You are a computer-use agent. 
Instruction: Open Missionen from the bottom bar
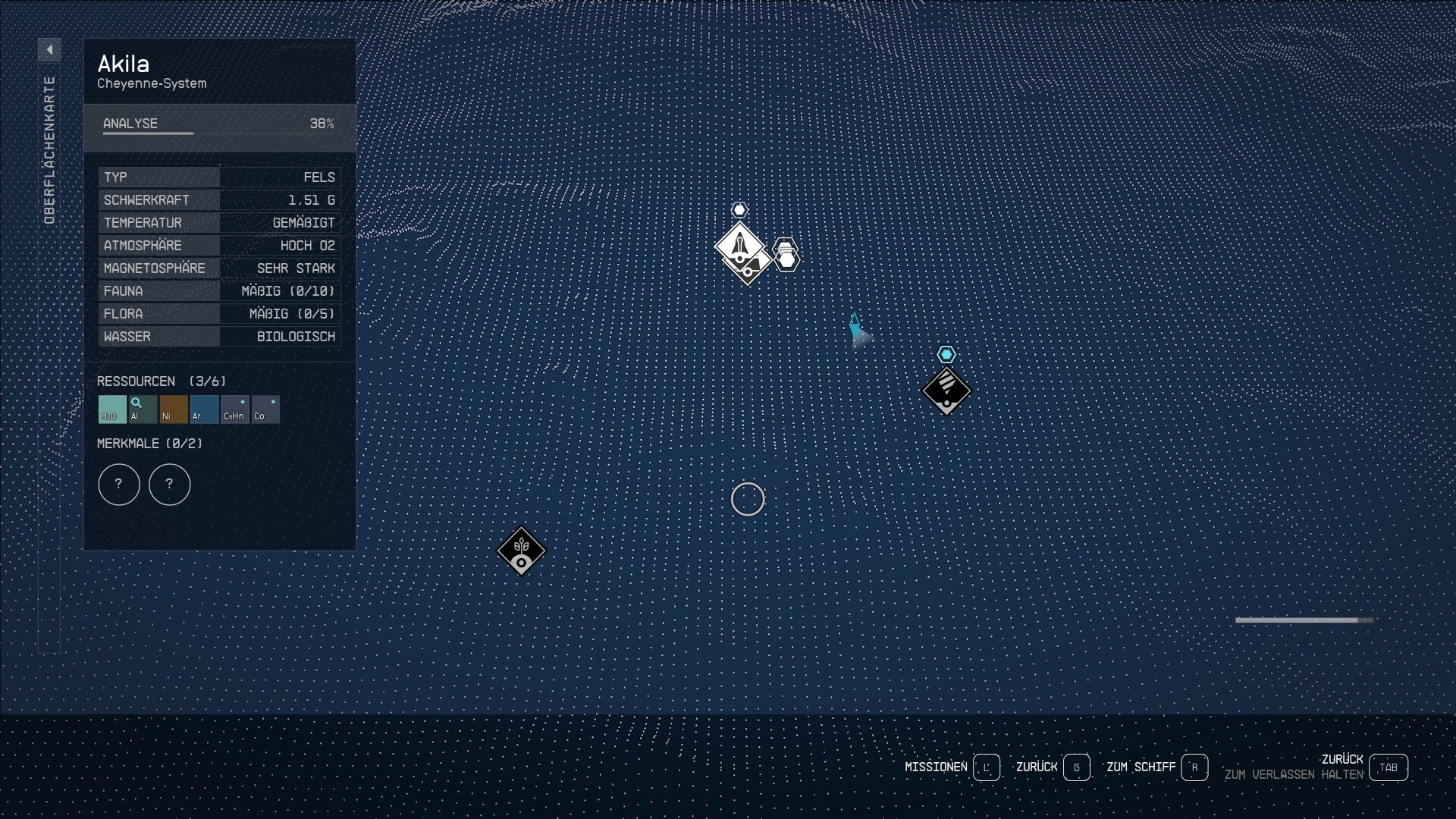[938, 767]
